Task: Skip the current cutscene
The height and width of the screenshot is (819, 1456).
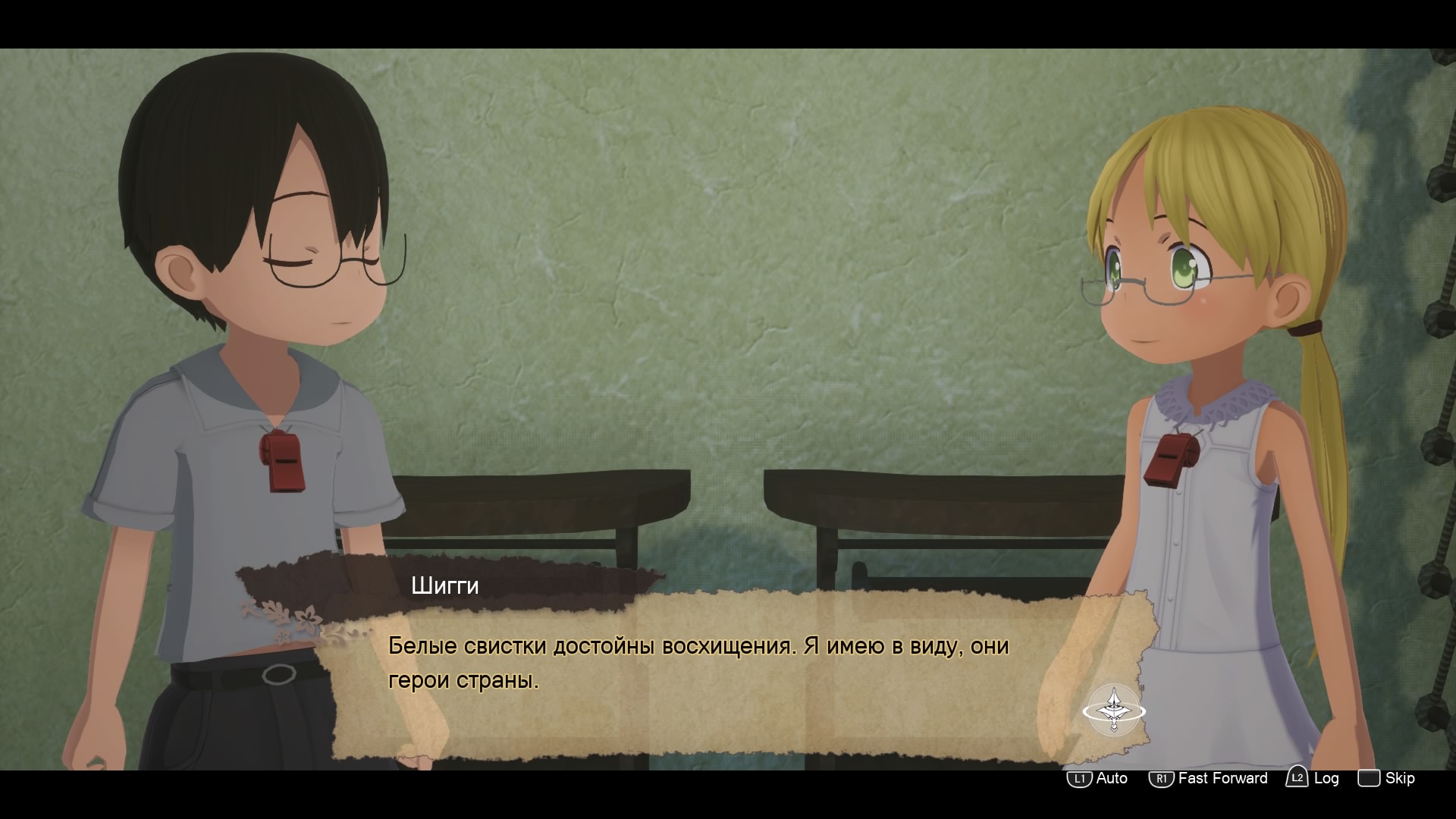Action: (x=1386, y=779)
